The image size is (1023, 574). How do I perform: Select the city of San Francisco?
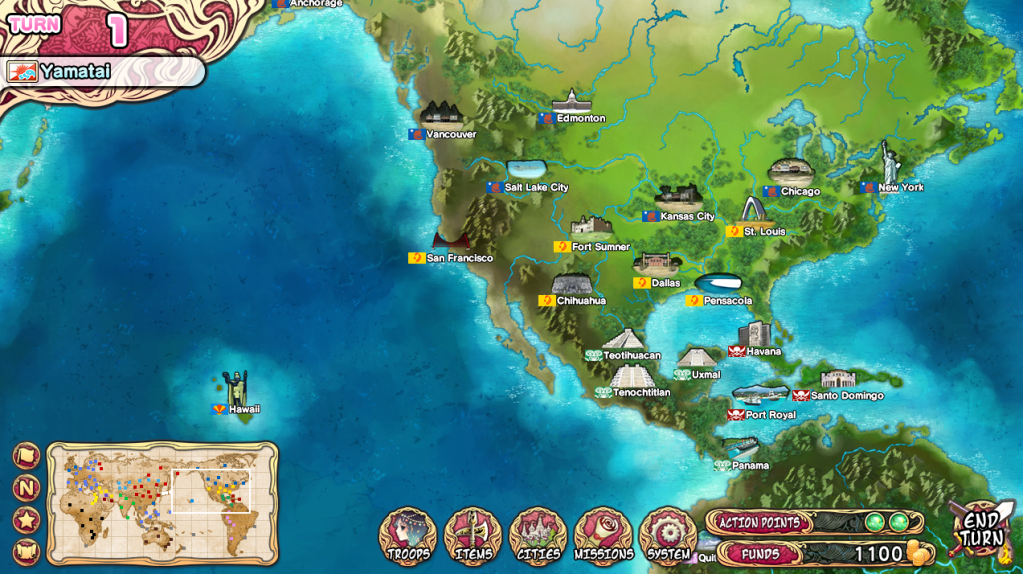click(451, 243)
